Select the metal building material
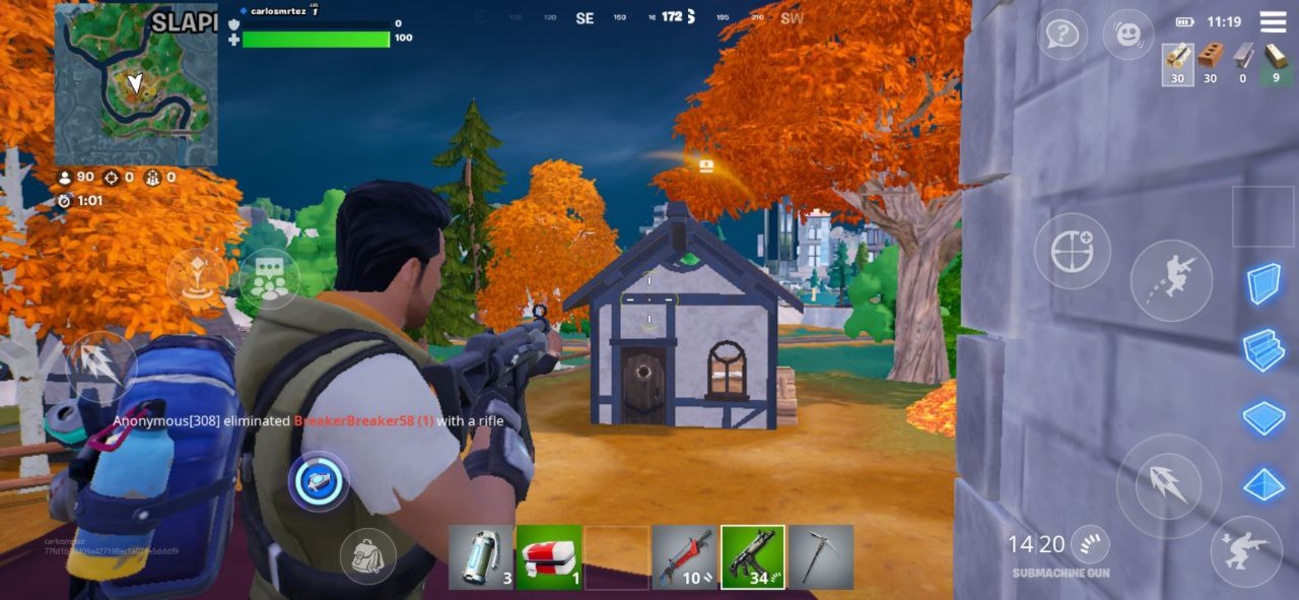The height and width of the screenshot is (600, 1299). 1243,63
